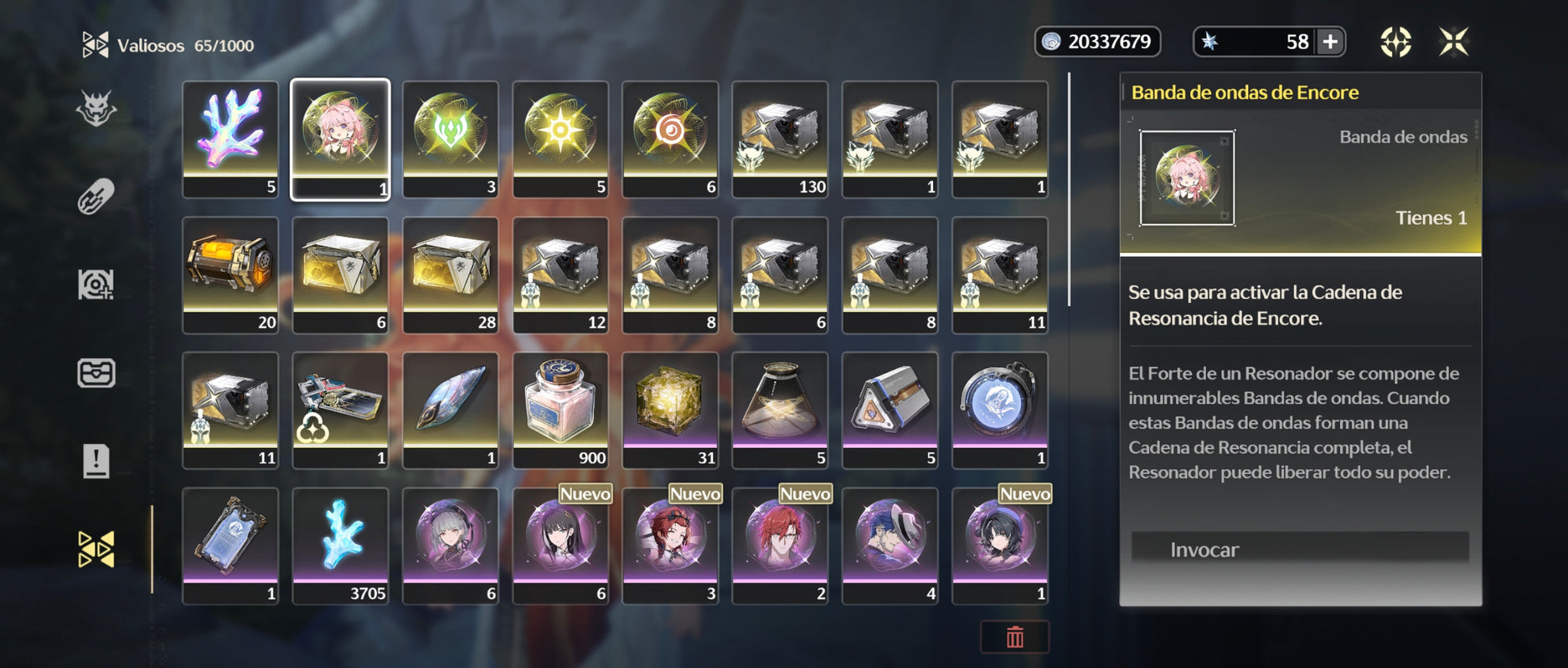Close the inventory with the X icon
The height and width of the screenshot is (668, 1568).
click(1454, 42)
